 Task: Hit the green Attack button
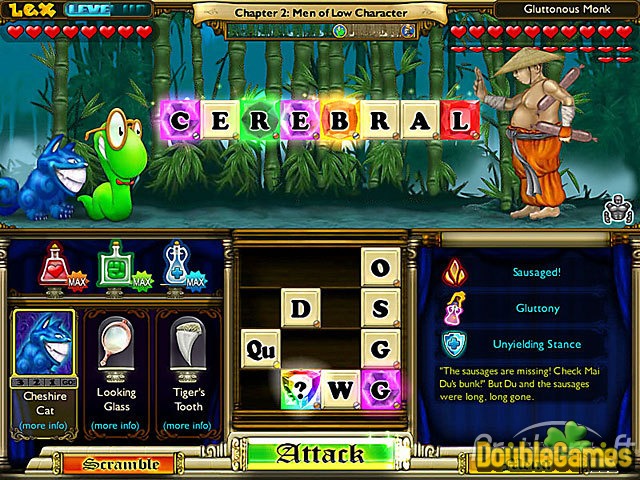point(320,454)
